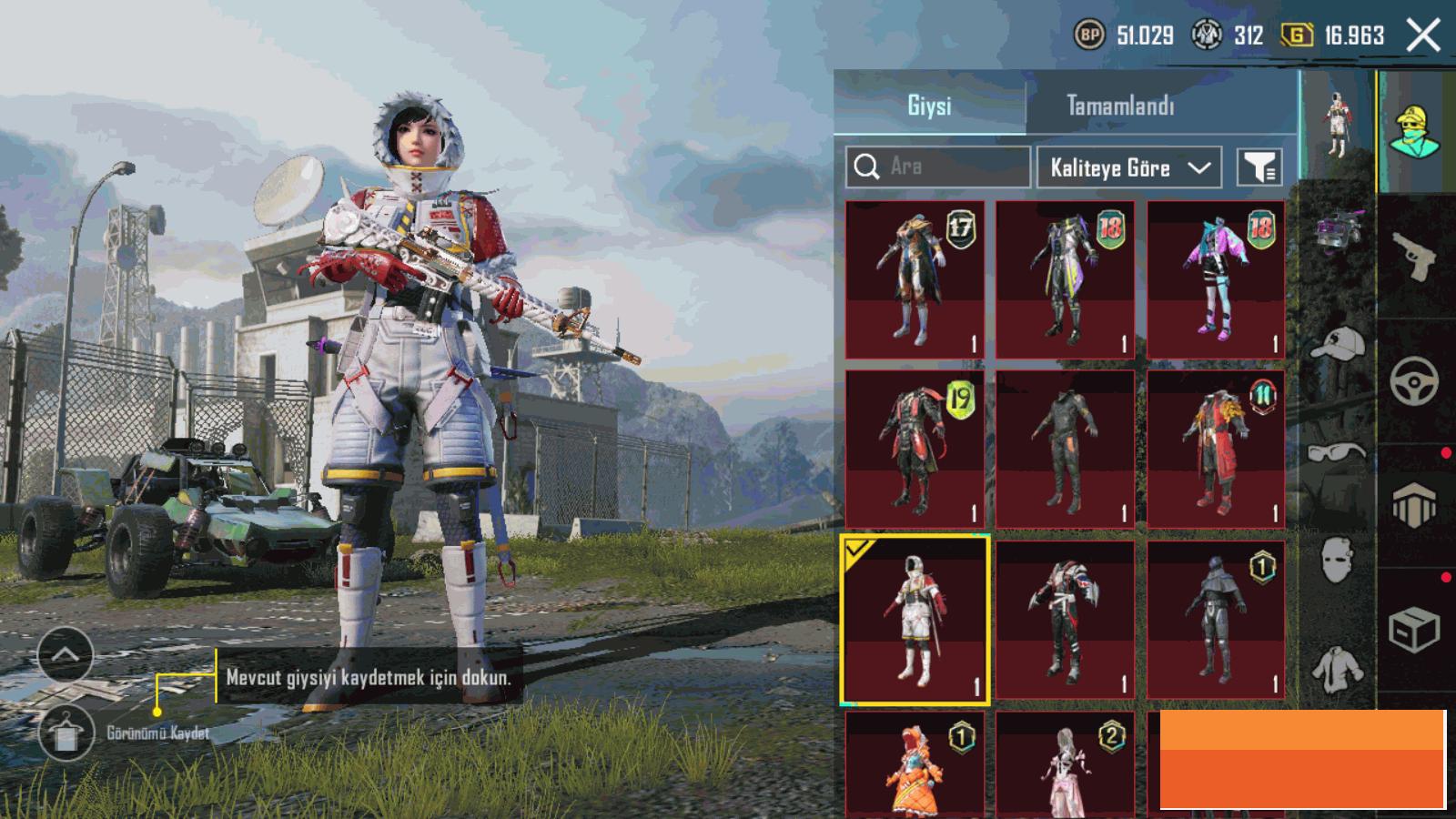This screenshot has width=1456, height=819.
Task: Click the Ara search field
Action: pos(946,167)
